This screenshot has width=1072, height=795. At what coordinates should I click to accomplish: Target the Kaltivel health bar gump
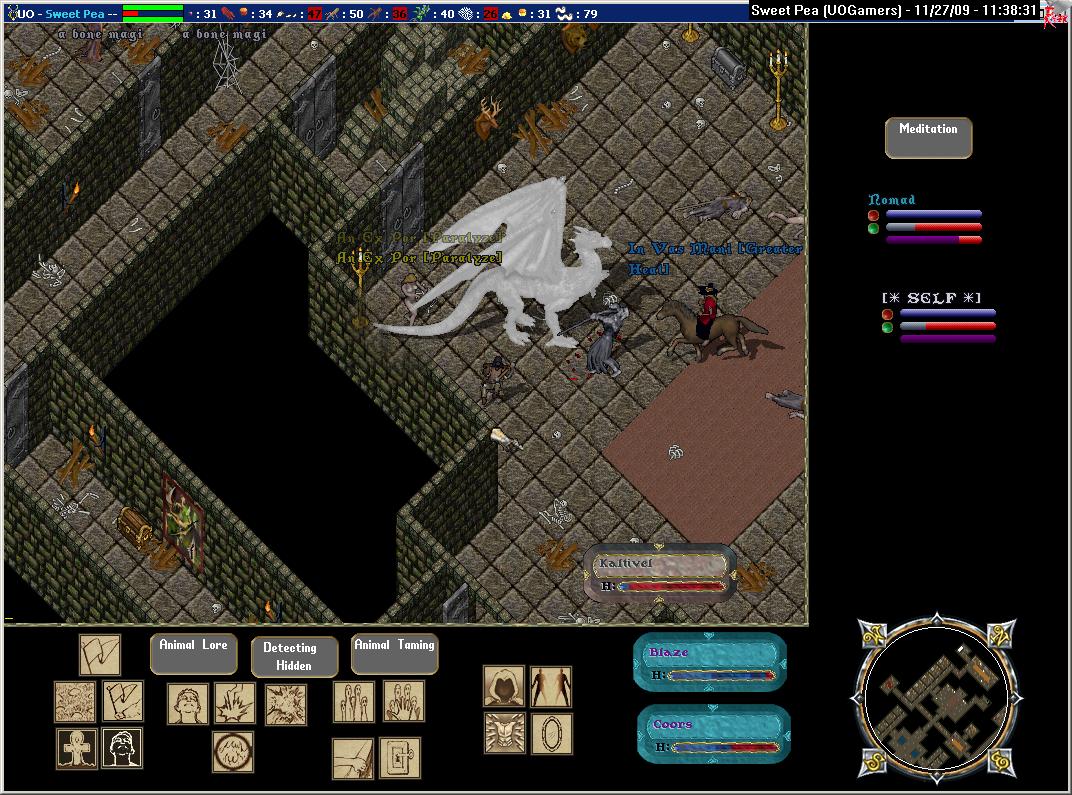(x=659, y=574)
